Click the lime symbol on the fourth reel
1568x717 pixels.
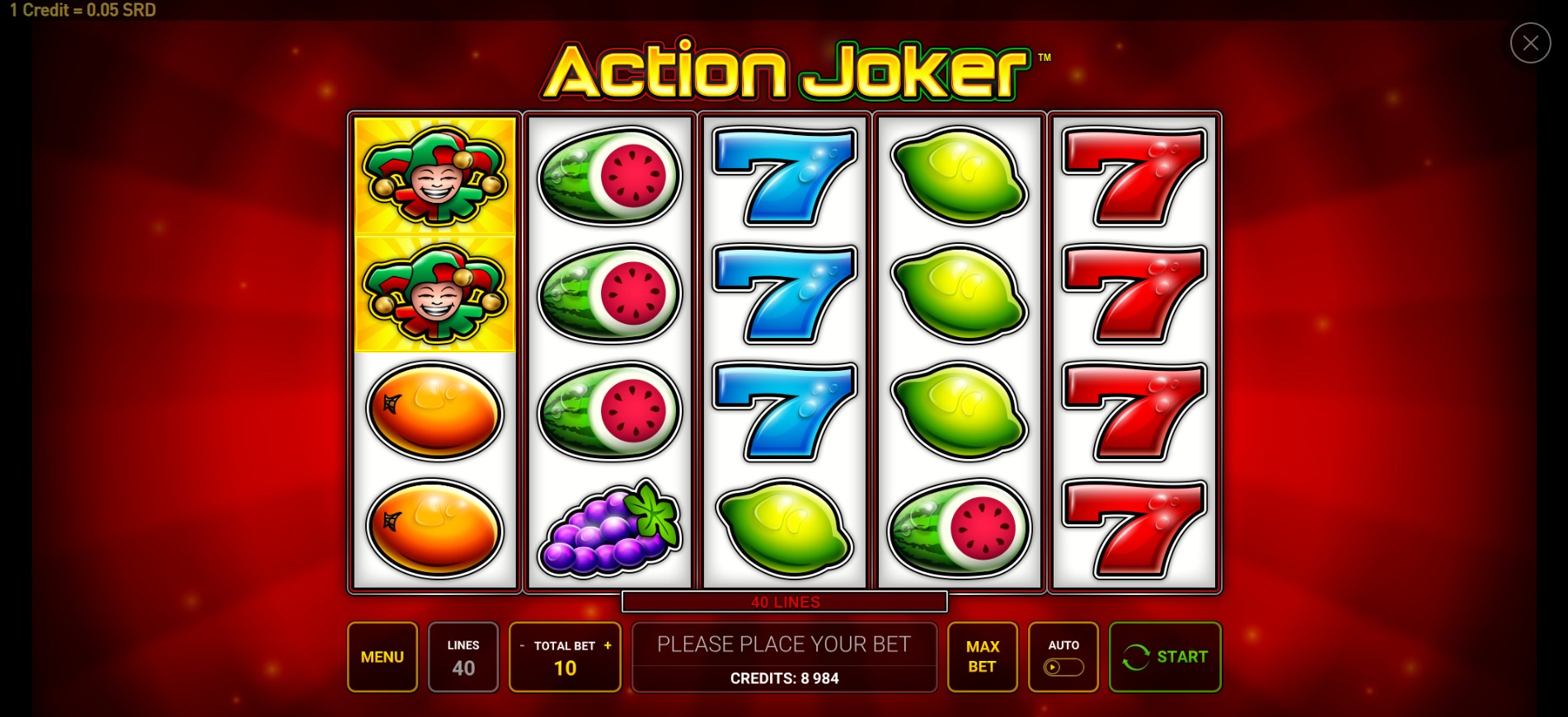959,176
